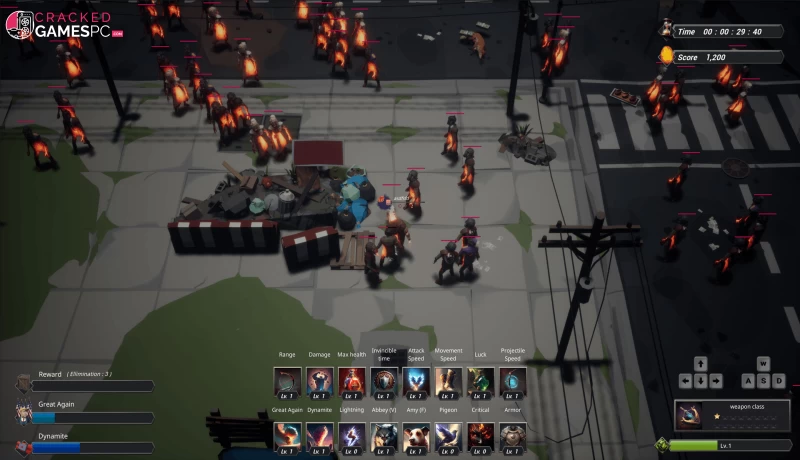Open the weapon class panel icon
Screen dimensions: 800x460
(x=690, y=413)
